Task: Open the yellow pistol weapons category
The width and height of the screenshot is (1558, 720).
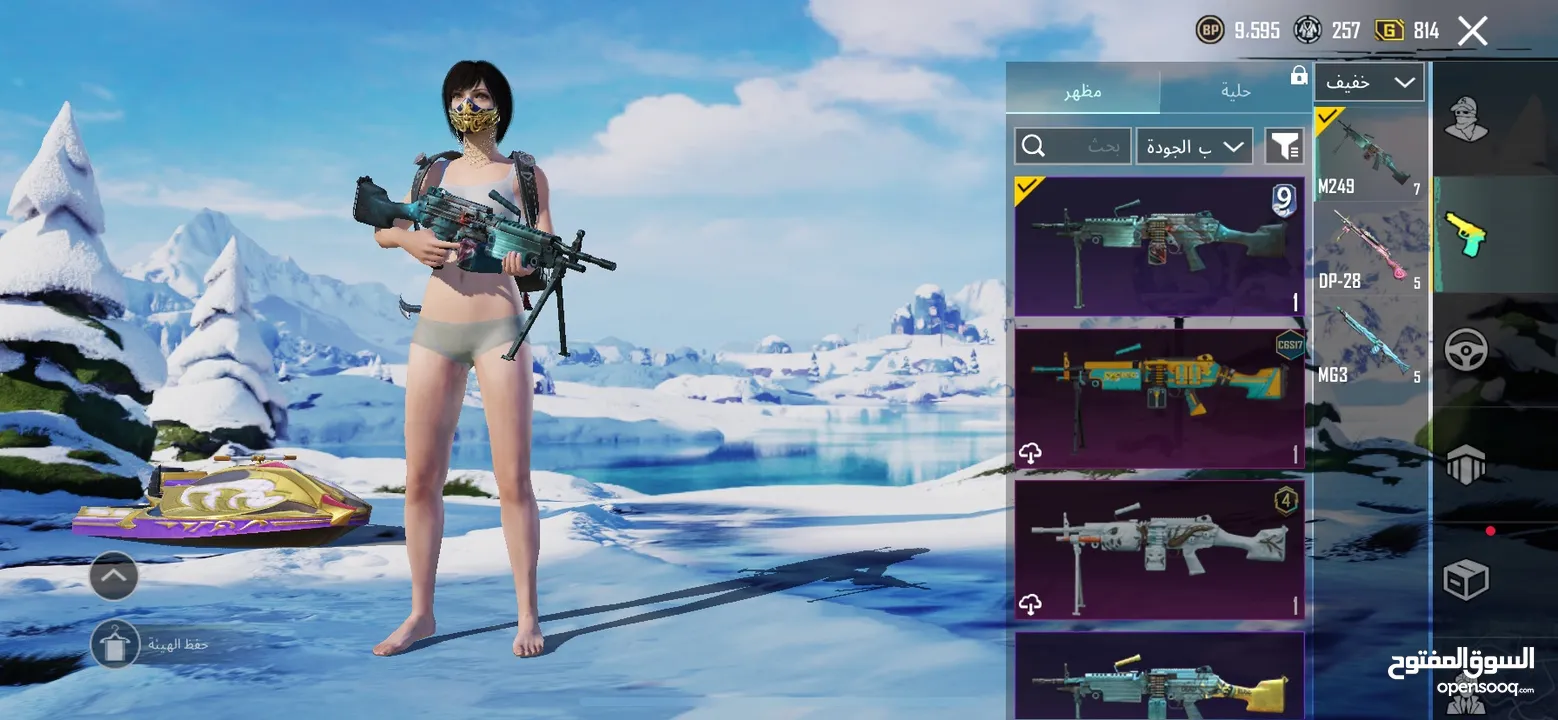Action: tap(1465, 235)
